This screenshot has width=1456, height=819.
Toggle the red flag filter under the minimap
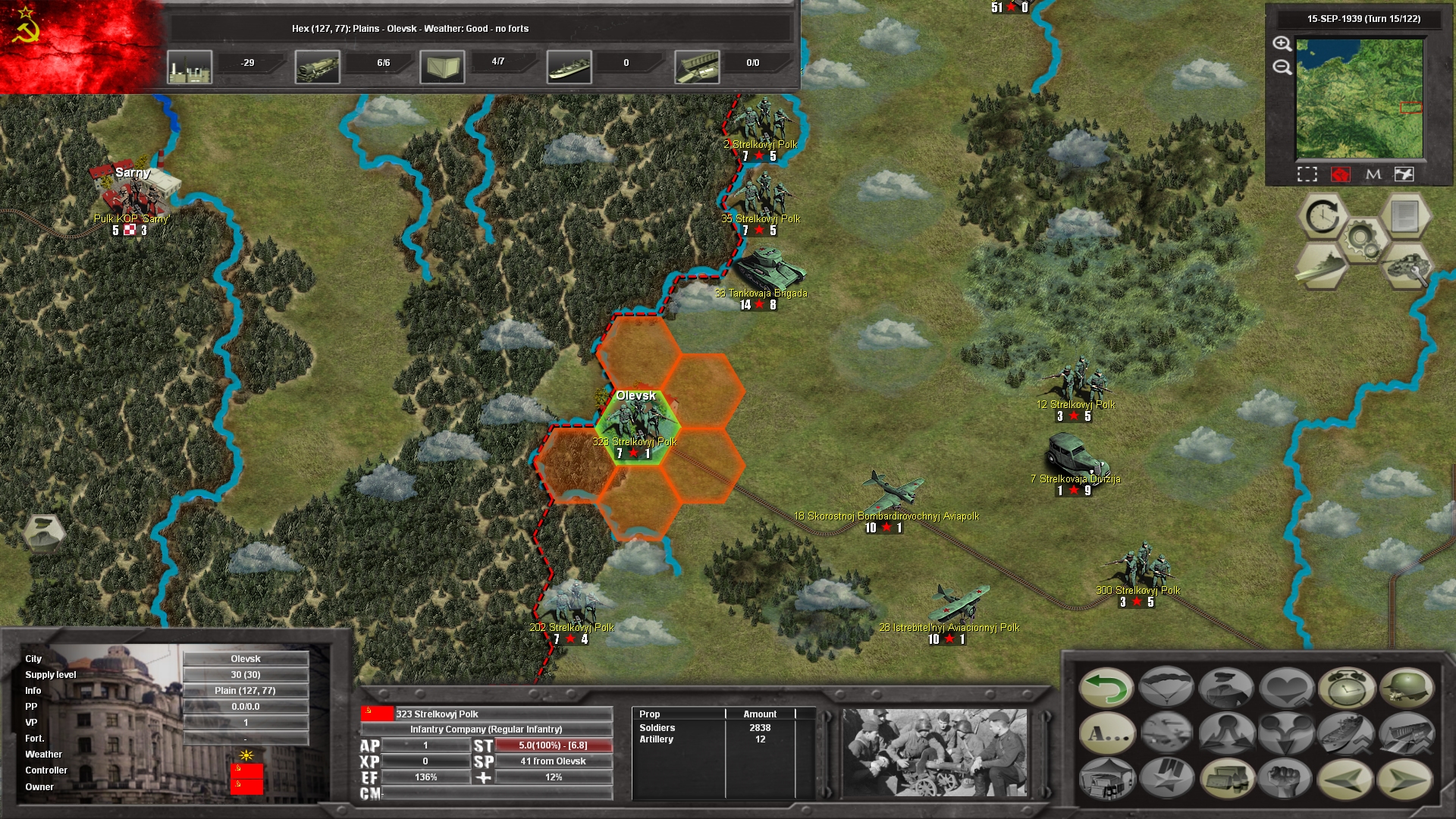pos(1341,174)
